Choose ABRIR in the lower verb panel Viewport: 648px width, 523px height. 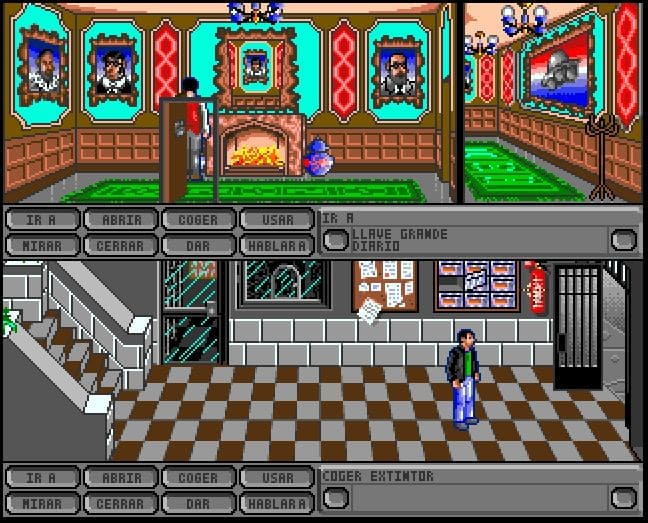pos(119,478)
